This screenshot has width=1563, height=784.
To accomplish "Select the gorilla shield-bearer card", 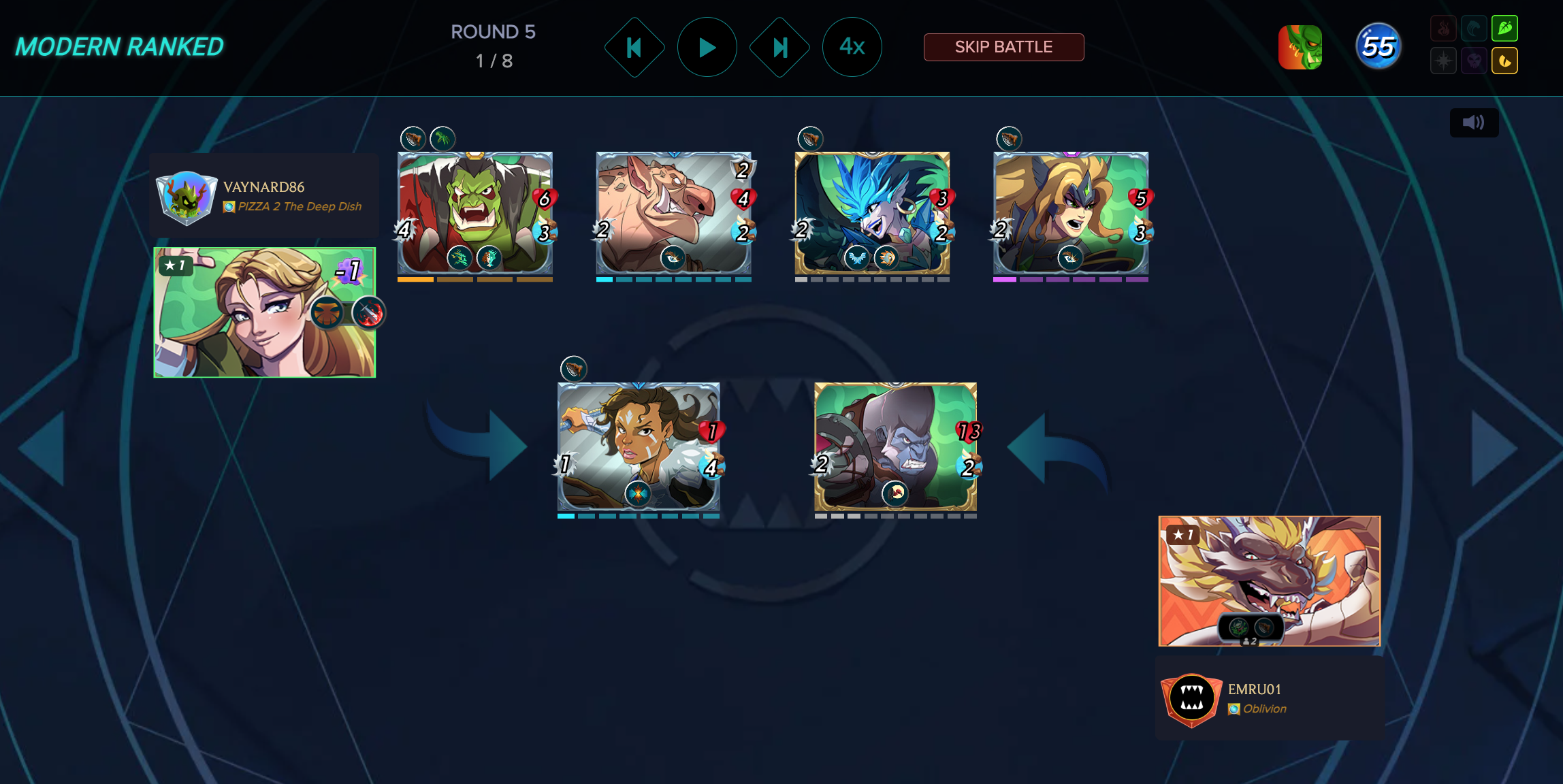I will (895, 446).
